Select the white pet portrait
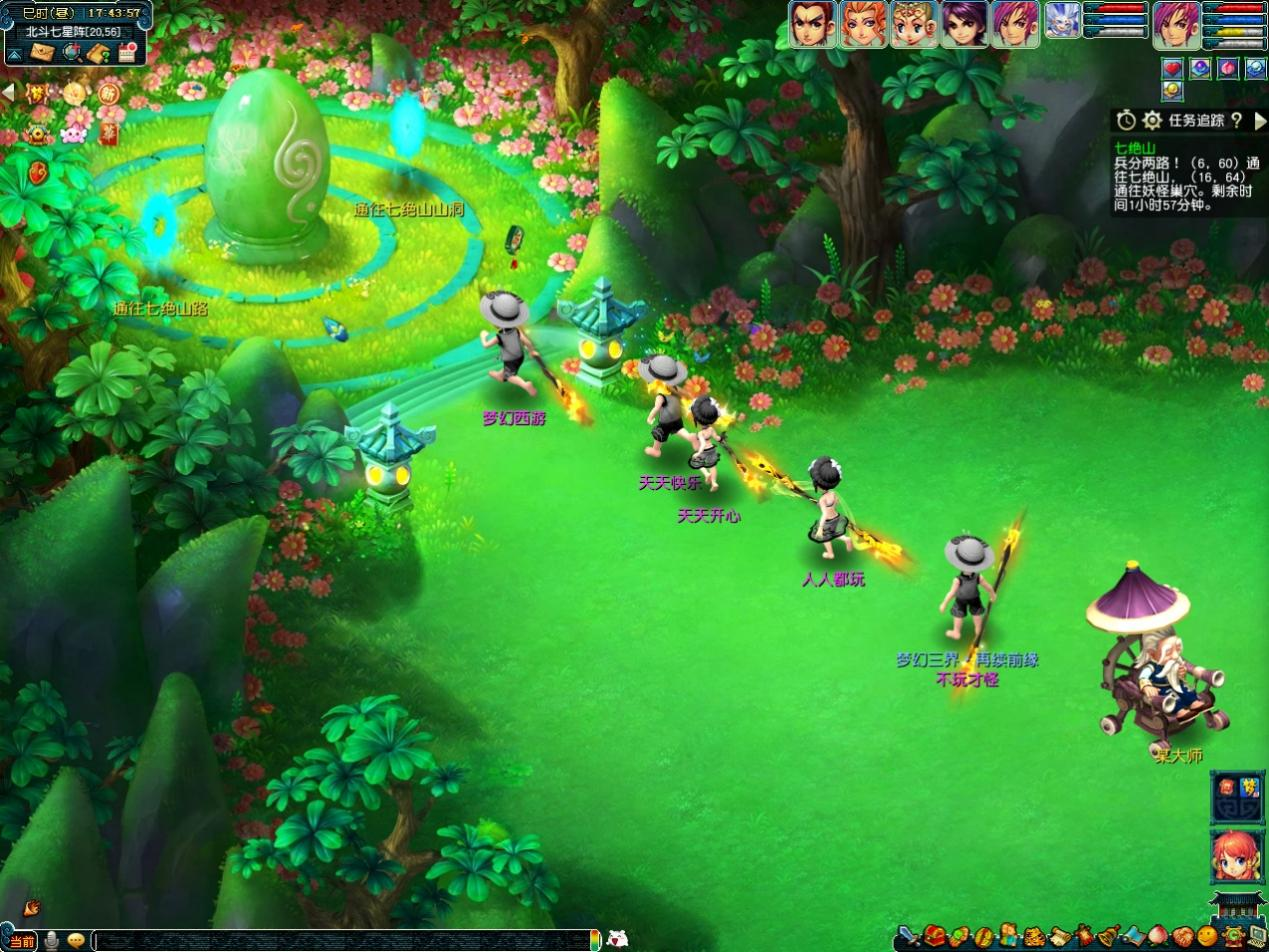 pos(1062,21)
